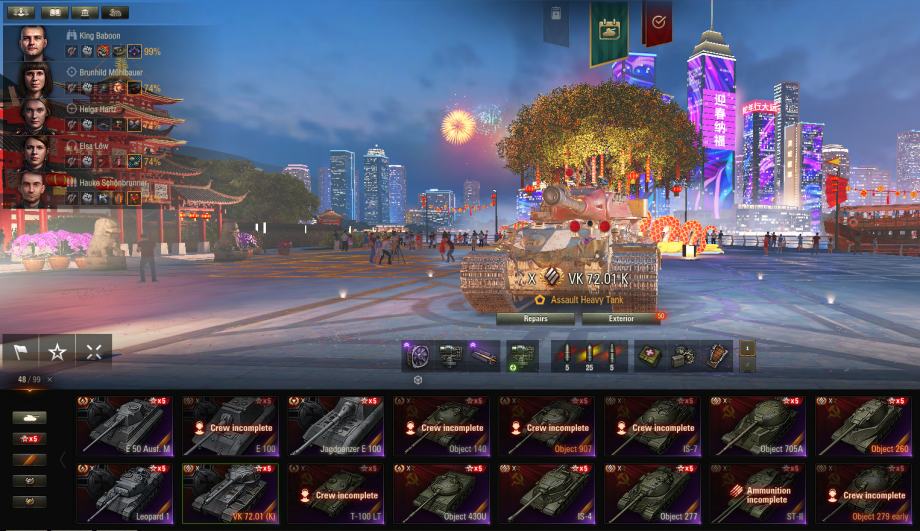Click the red checkmark banner

tap(656, 22)
